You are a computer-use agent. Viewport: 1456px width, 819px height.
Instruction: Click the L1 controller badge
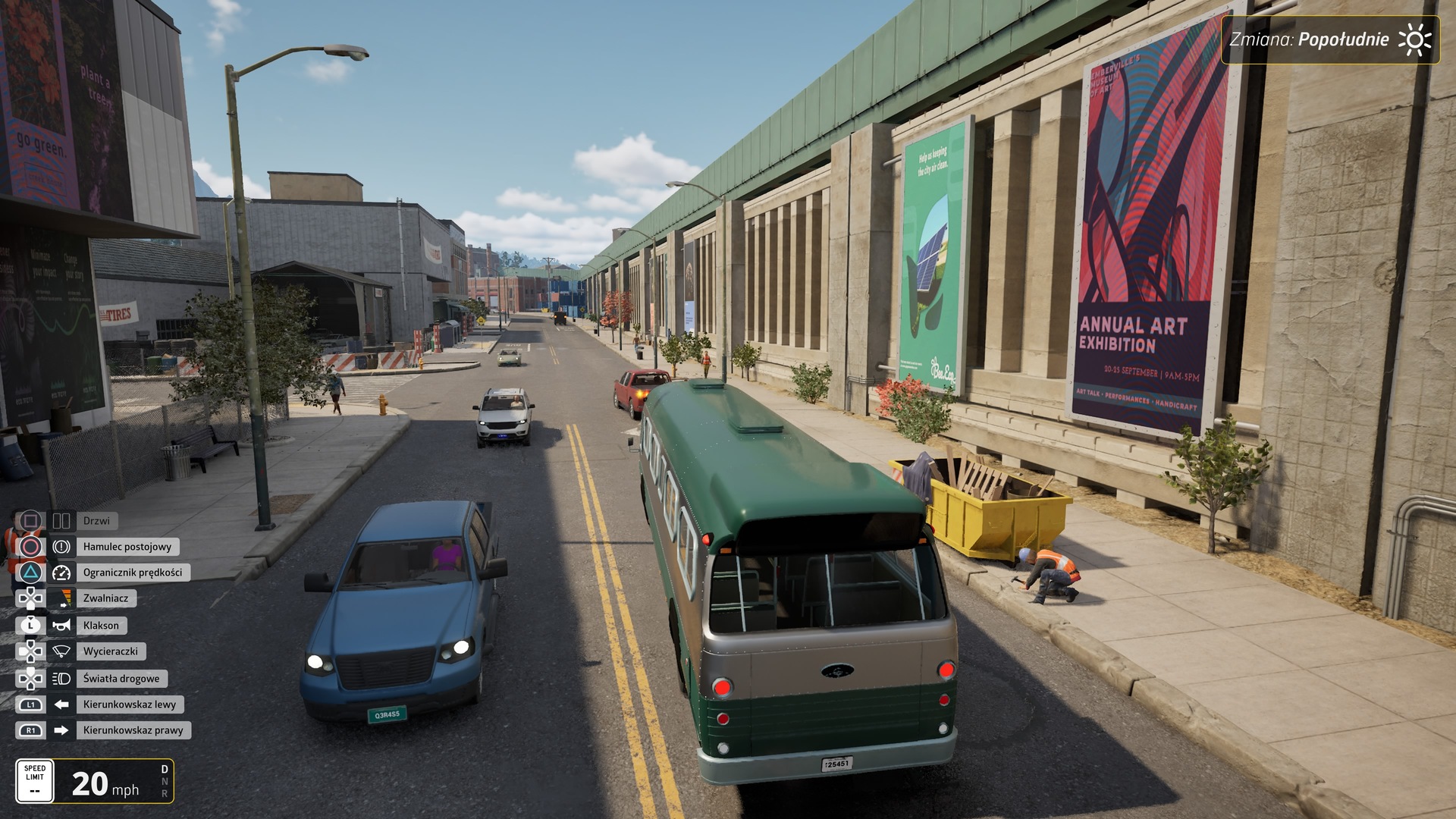point(30,704)
